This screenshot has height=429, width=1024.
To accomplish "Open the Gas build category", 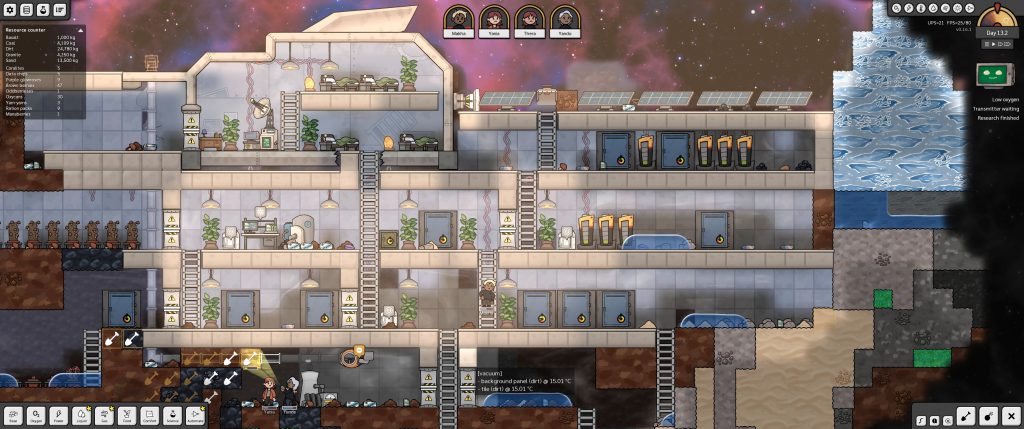I will [103, 414].
